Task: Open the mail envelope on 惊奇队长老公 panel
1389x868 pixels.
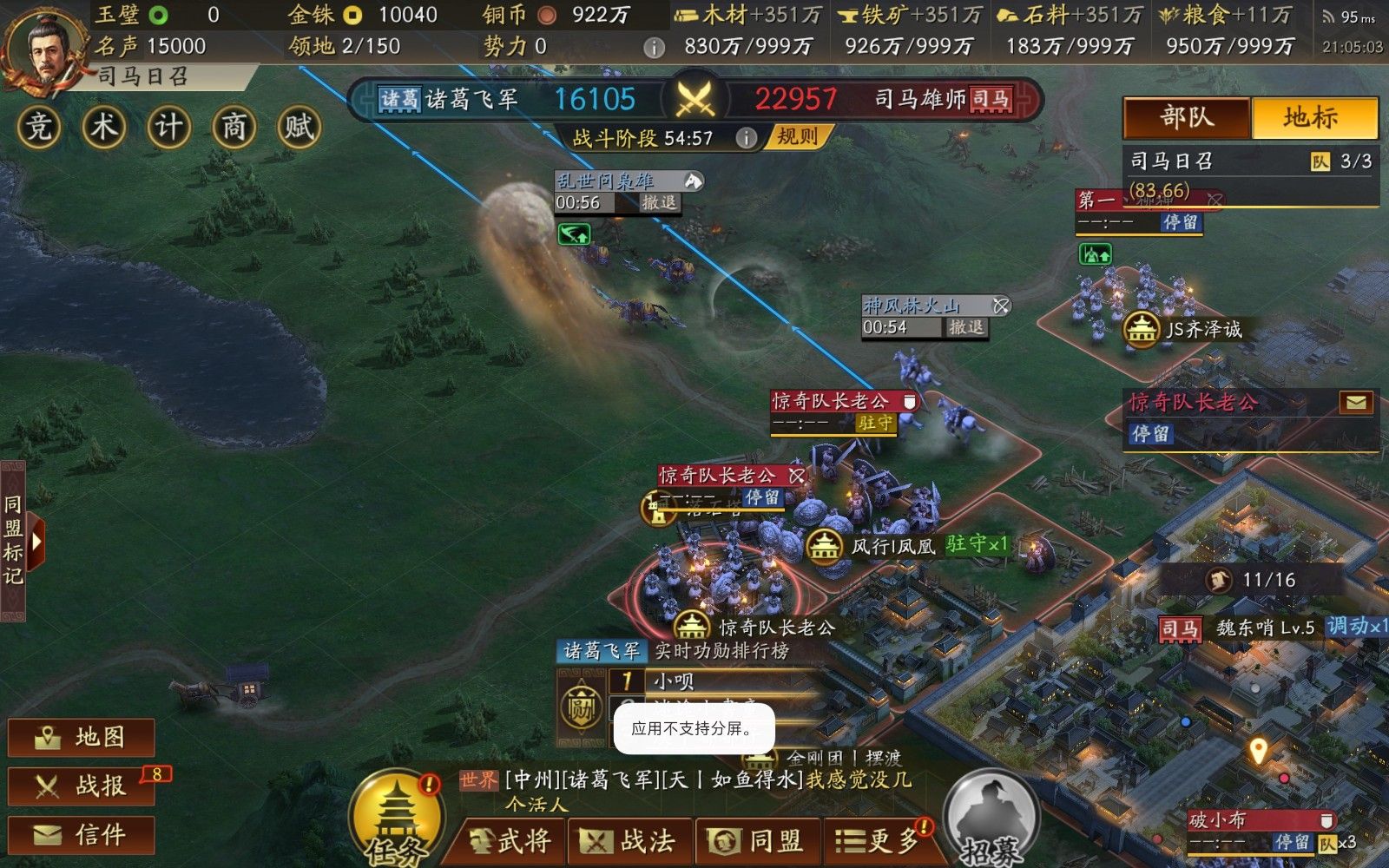Action: (x=1356, y=402)
